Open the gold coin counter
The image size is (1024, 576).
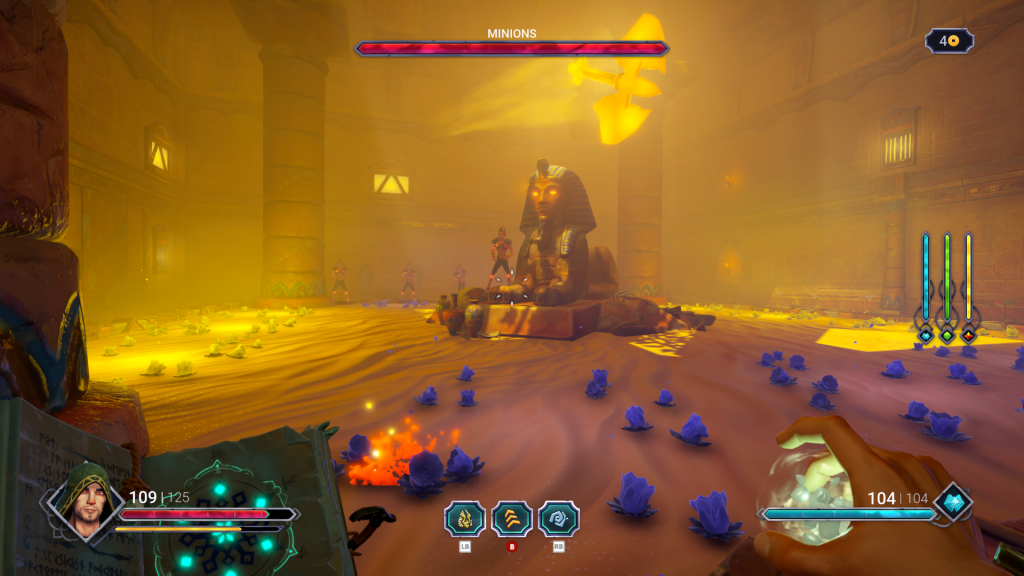pos(949,41)
